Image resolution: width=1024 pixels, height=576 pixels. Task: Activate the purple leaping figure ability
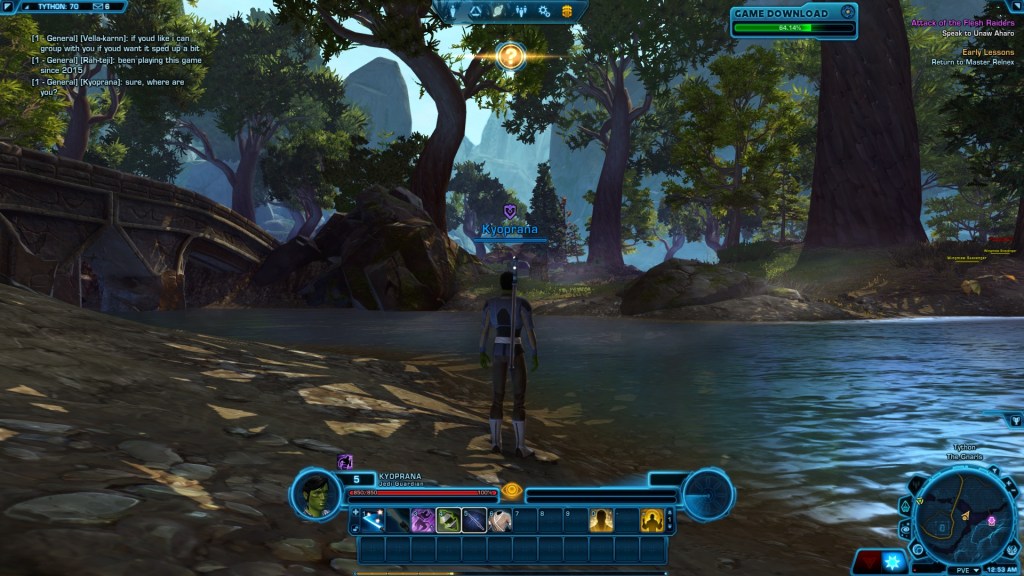423,520
